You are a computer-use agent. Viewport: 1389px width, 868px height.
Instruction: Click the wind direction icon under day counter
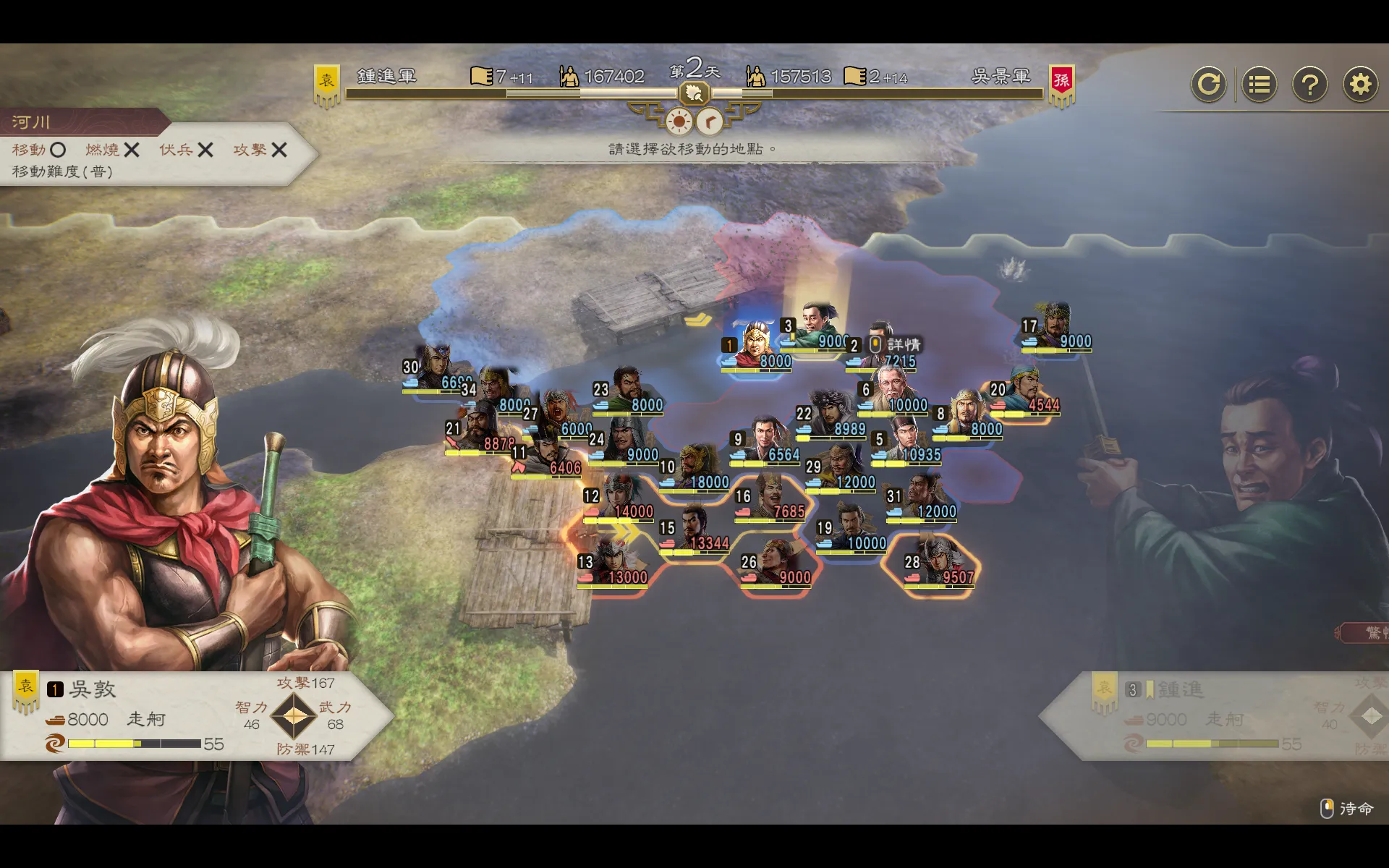pyautogui.click(x=710, y=122)
